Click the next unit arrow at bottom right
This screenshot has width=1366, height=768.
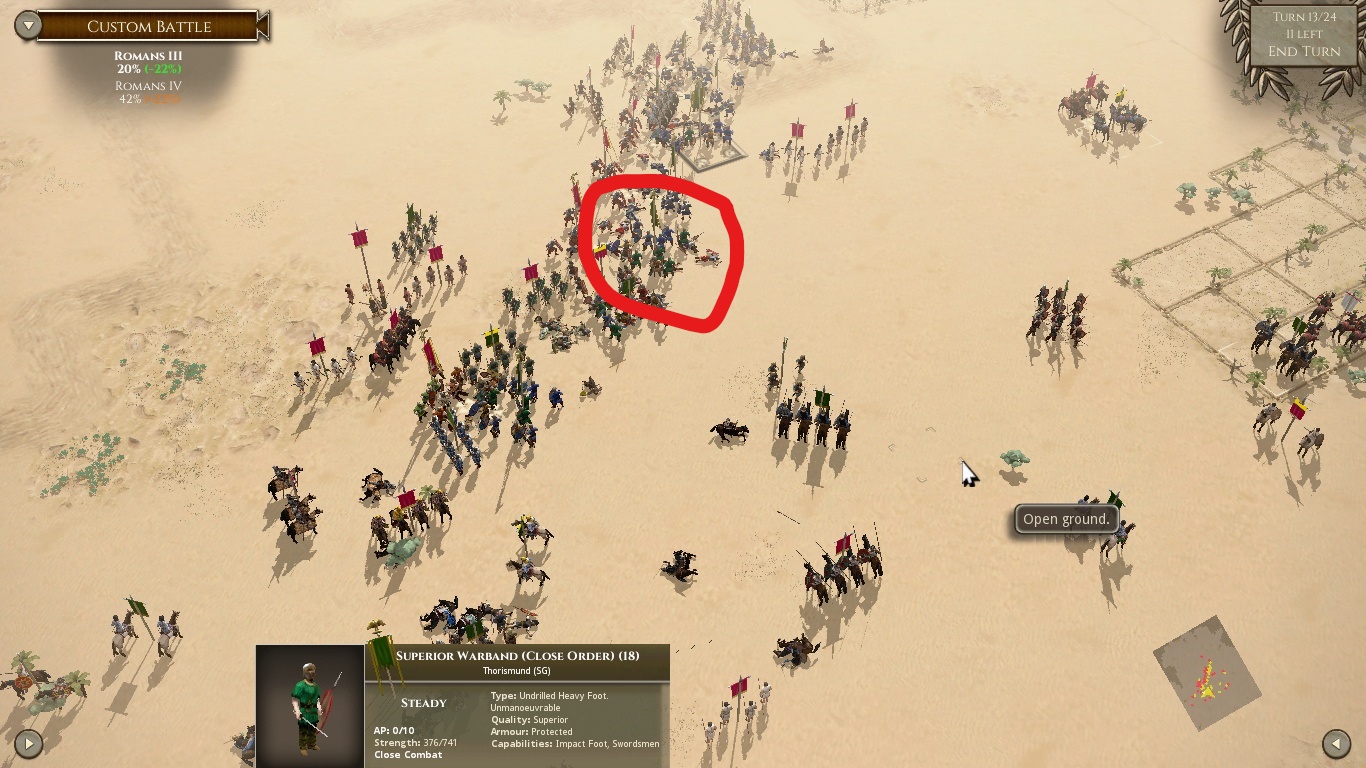click(1337, 744)
